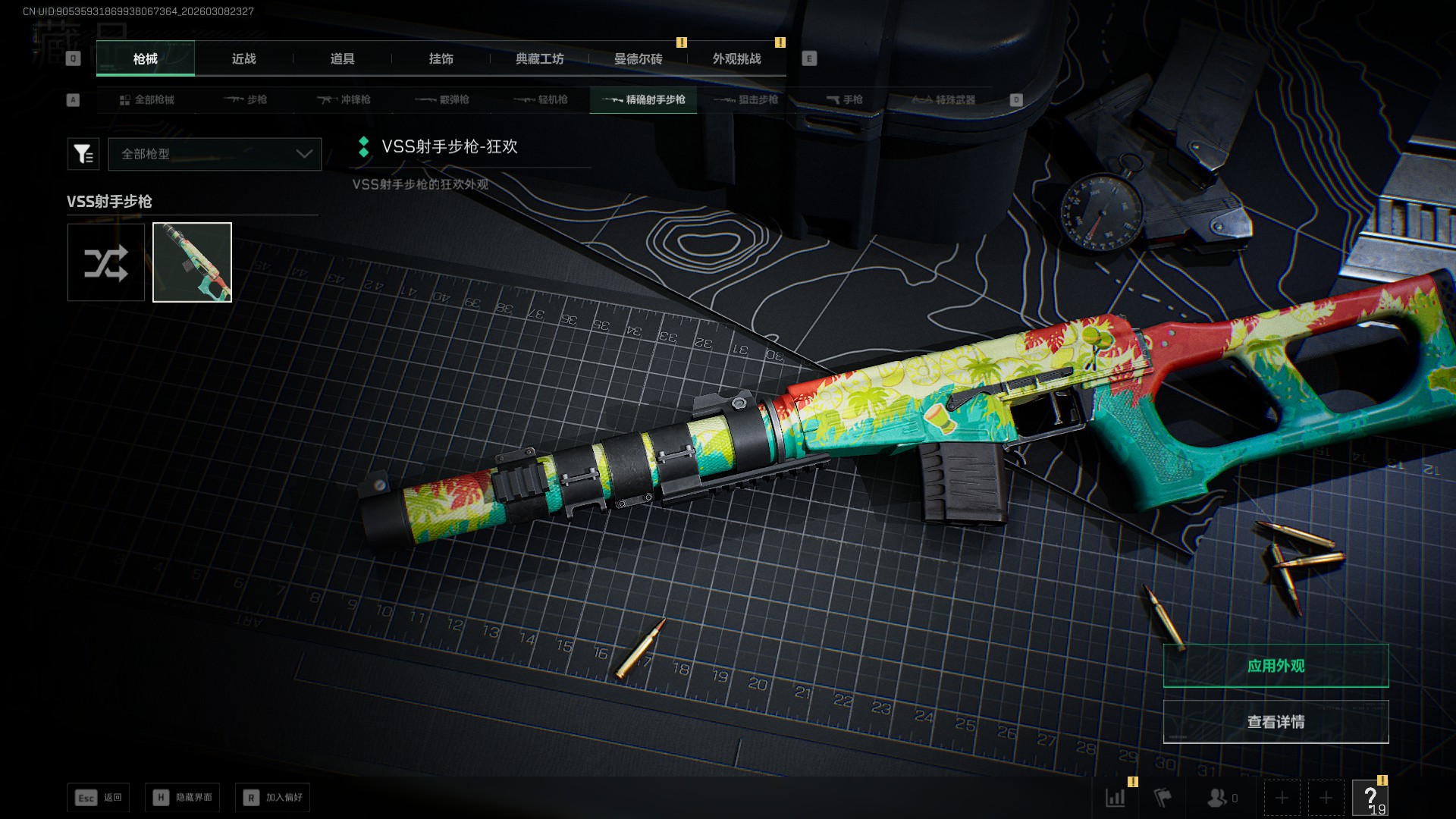Open the 曼德尔砖 tab
The width and height of the screenshot is (1456, 819).
(638, 59)
